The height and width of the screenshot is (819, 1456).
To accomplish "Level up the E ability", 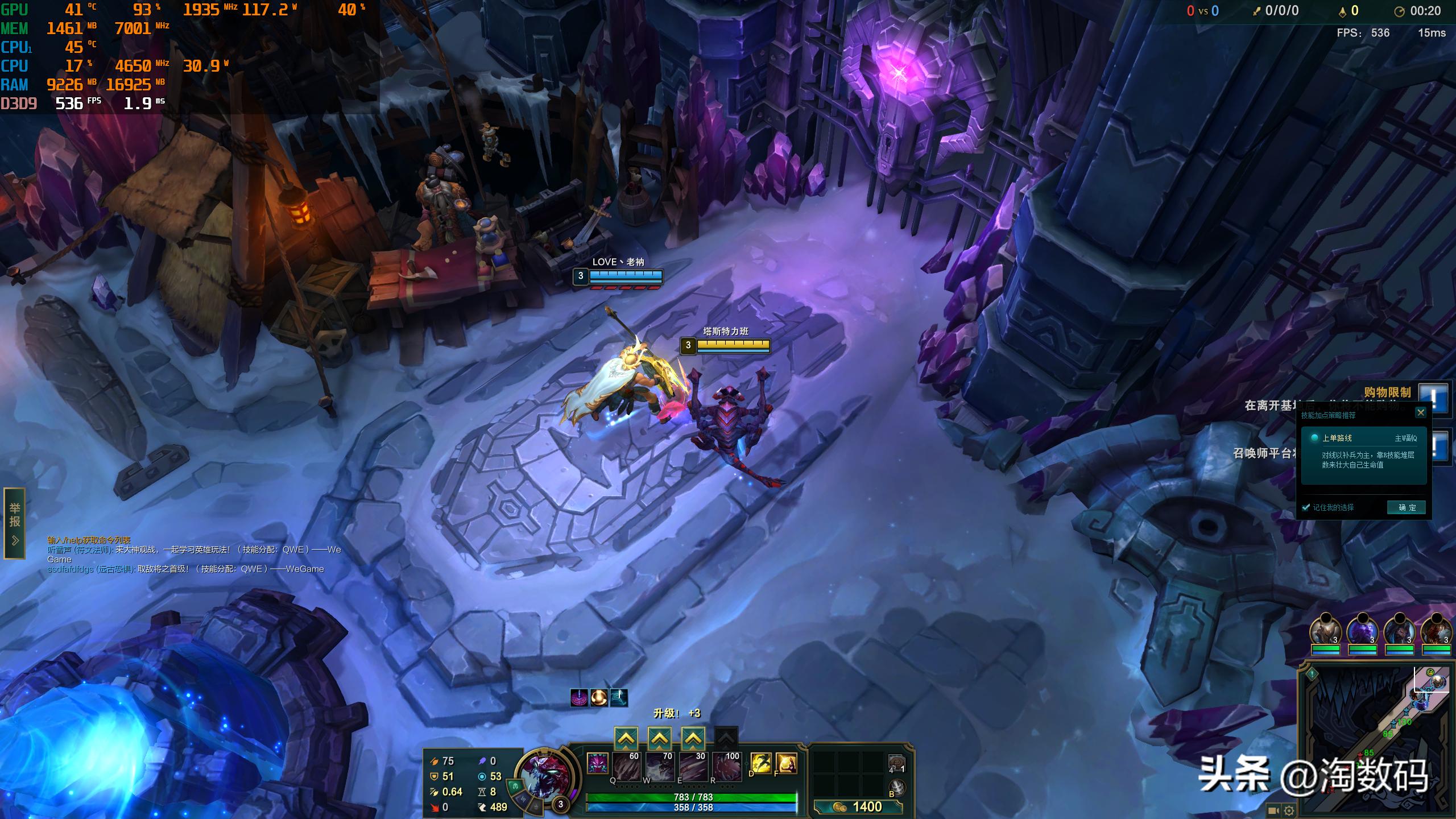I will 693,739.
